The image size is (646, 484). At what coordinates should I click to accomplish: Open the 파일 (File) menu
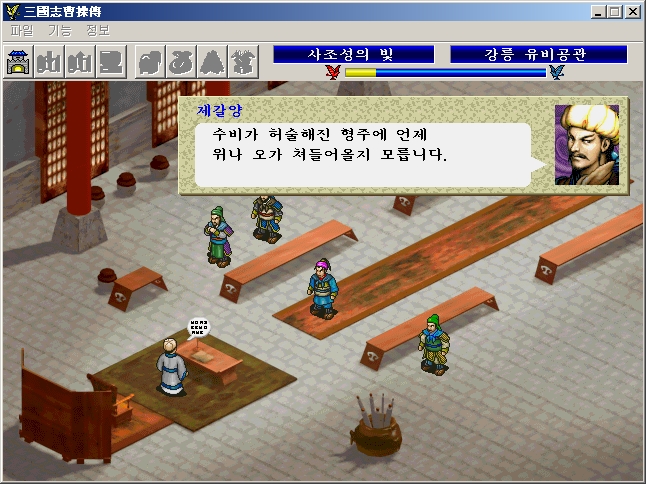coord(21,30)
